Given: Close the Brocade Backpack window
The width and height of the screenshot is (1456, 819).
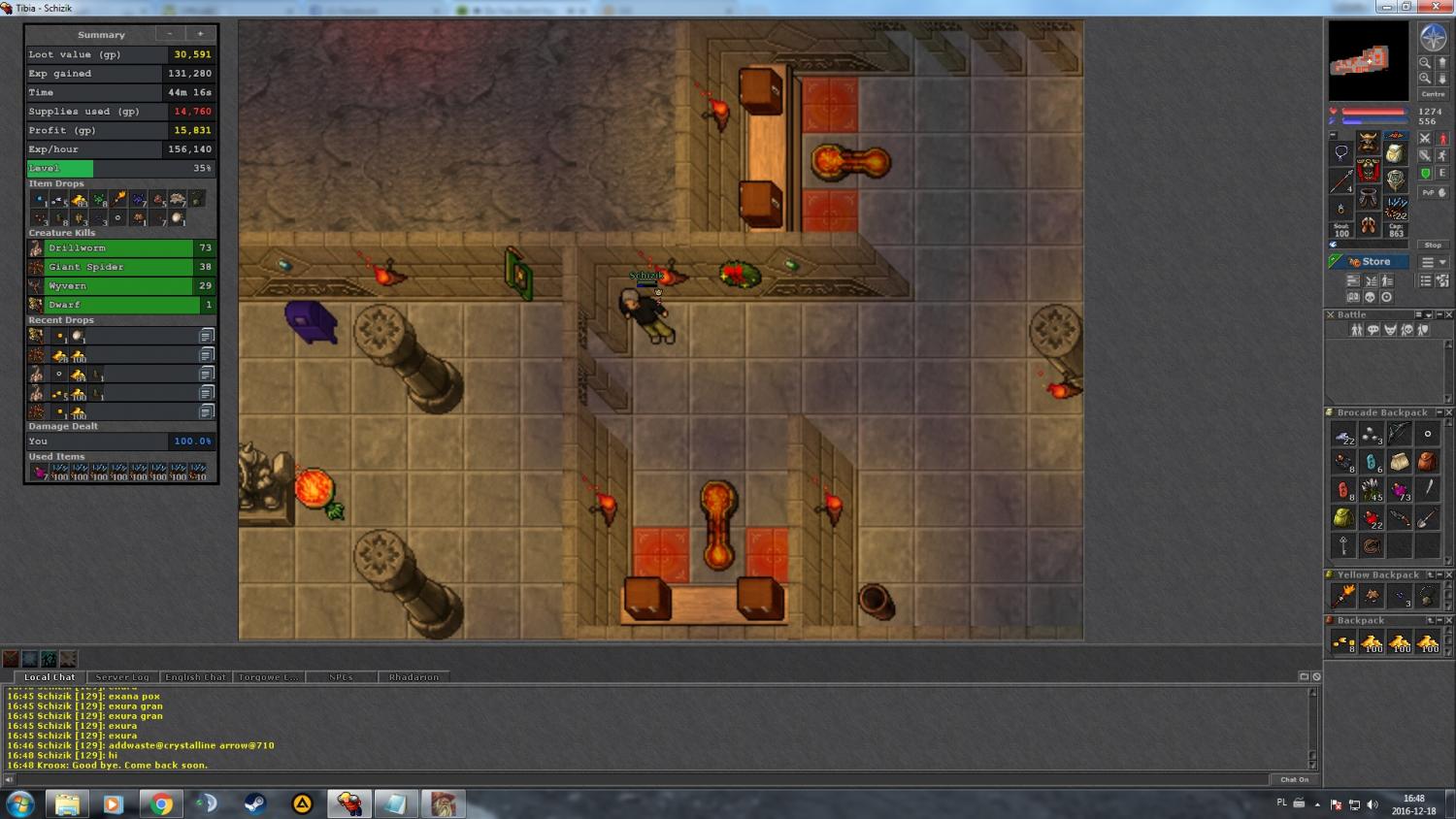Looking at the screenshot, I should (1449, 412).
